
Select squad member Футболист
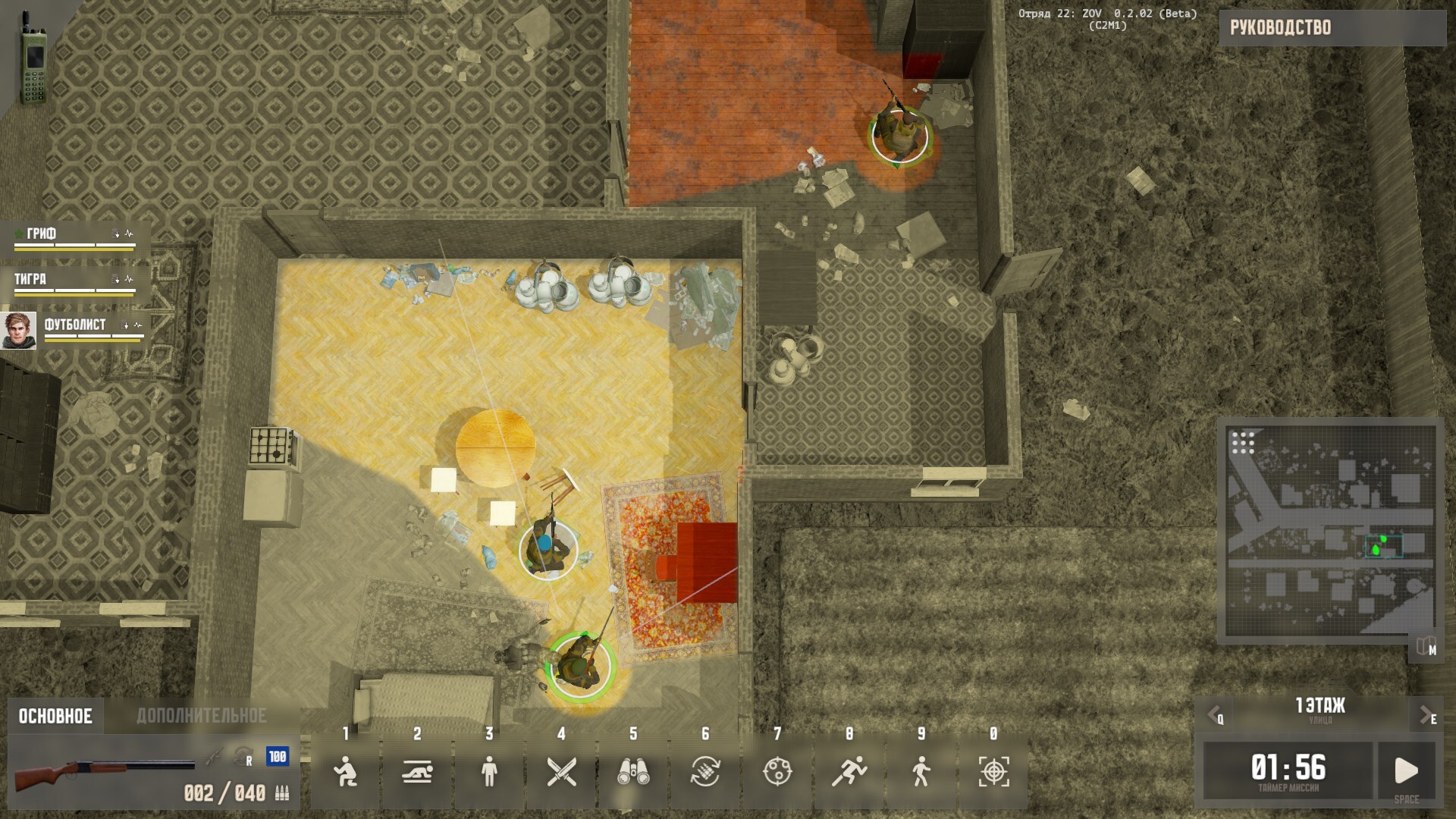(x=74, y=326)
